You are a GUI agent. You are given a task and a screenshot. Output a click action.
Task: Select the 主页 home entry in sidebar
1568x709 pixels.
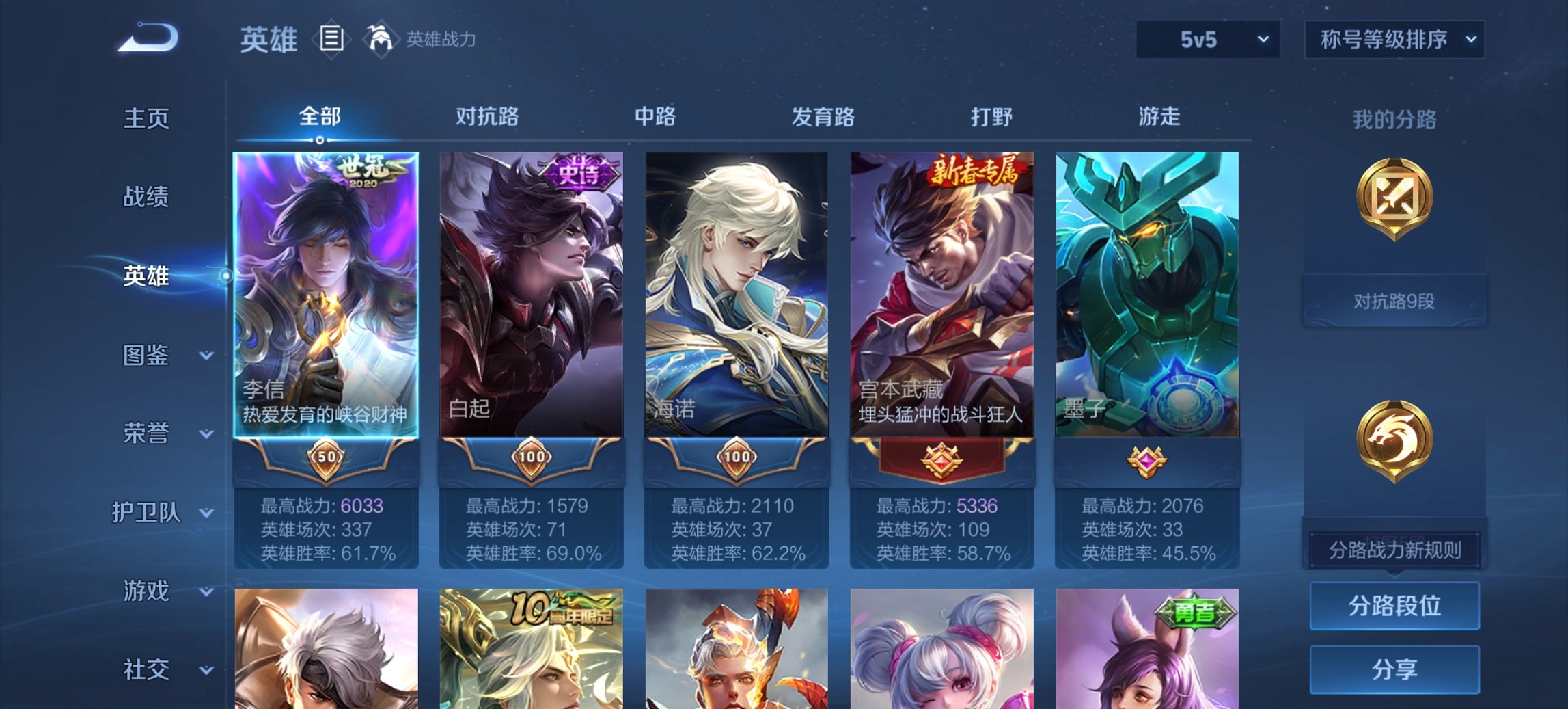(147, 119)
